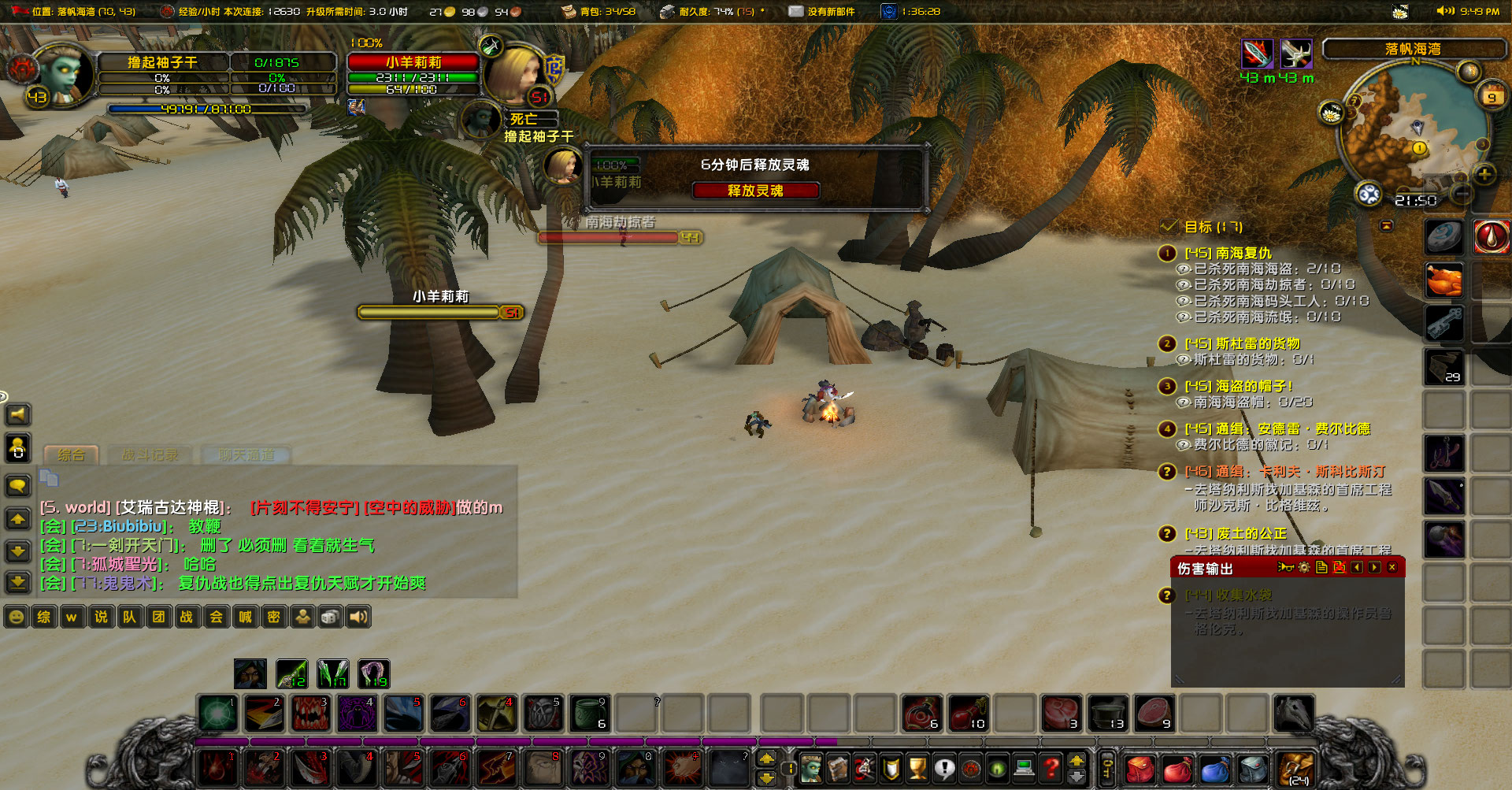Click the hearthstone icon beside the quest tracker
Screen dimensions: 1512x790
click(1443, 236)
